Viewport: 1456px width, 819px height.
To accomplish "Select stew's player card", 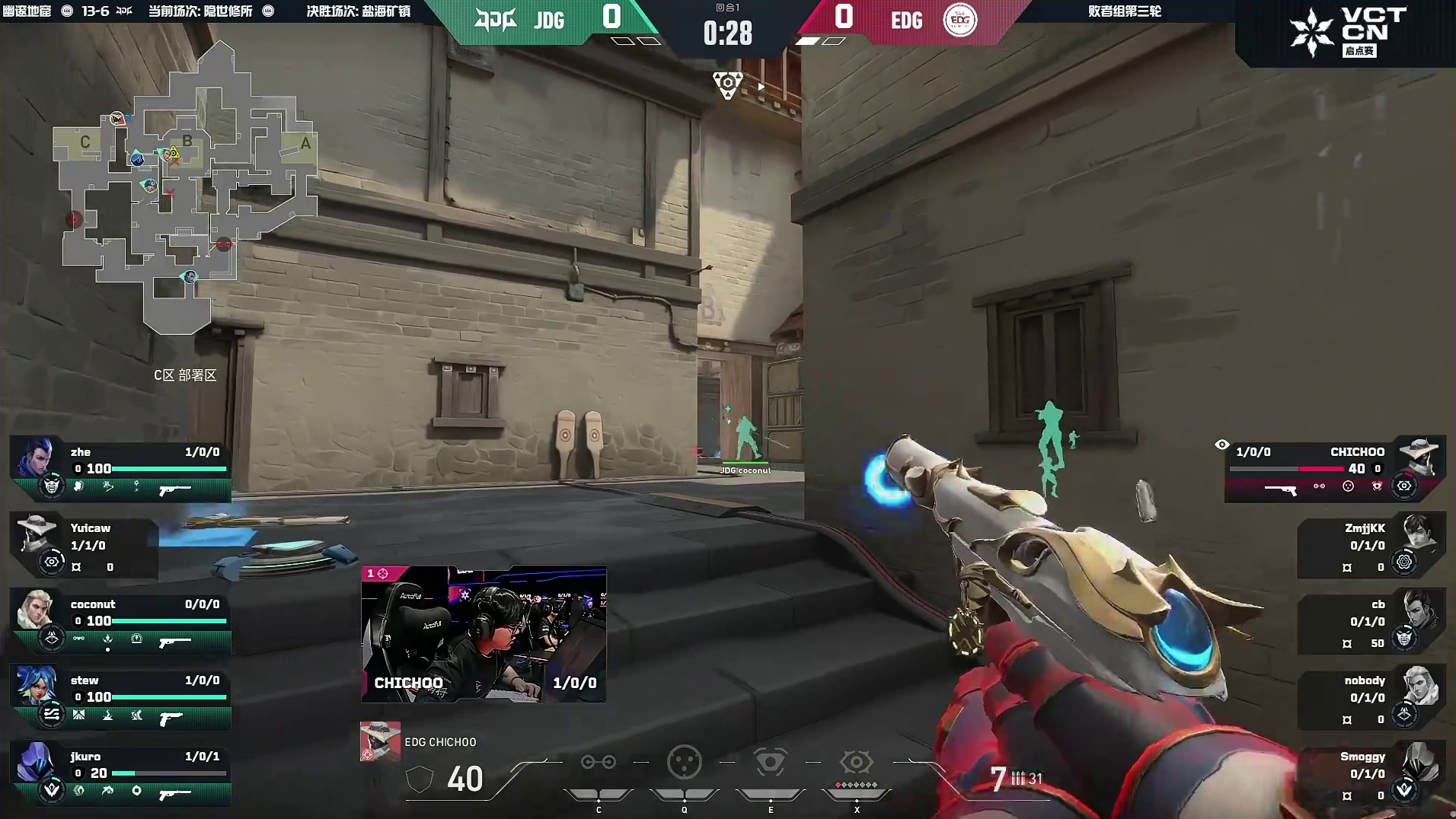I will 120,697.
